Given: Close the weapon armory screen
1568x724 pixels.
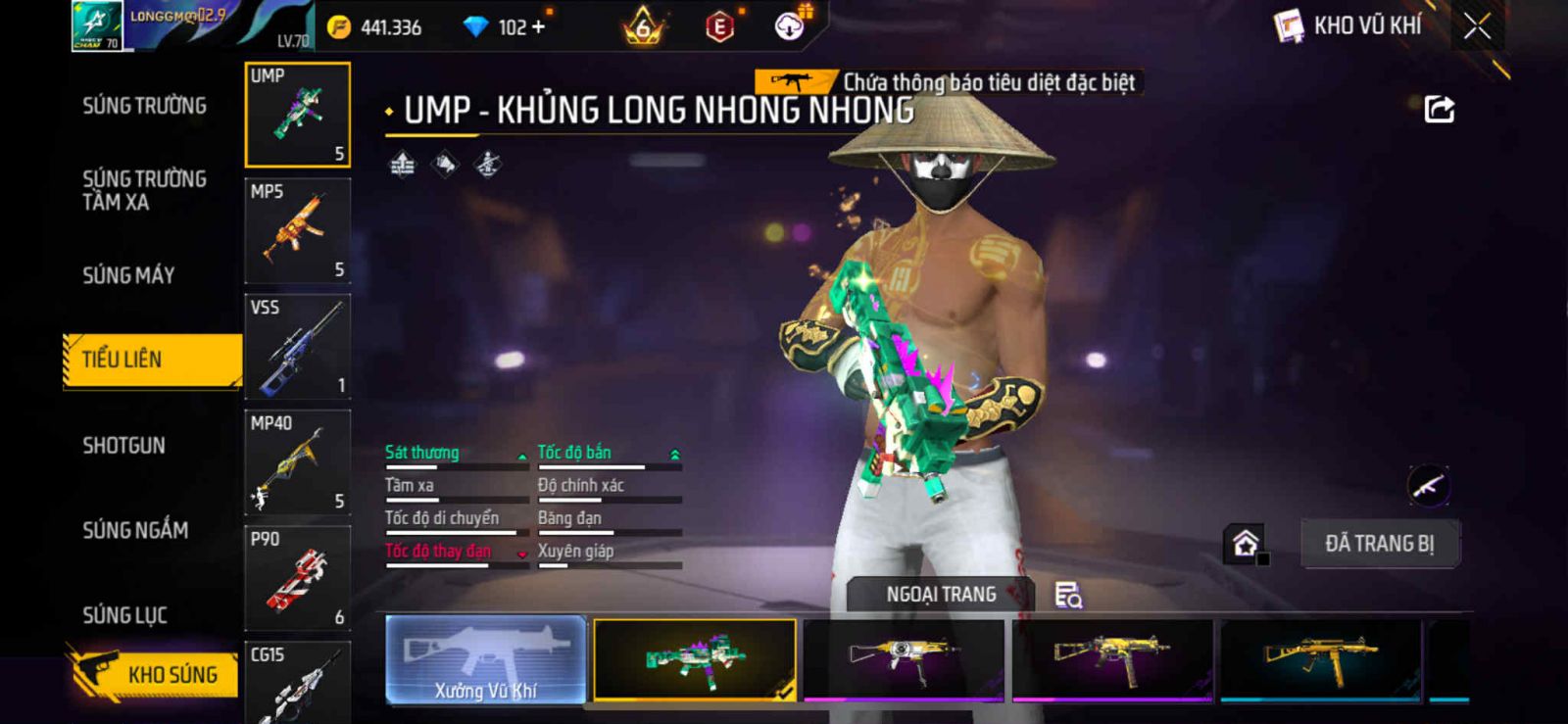Looking at the screenshot, I should pyautogui.click(x=1477, y=26).
